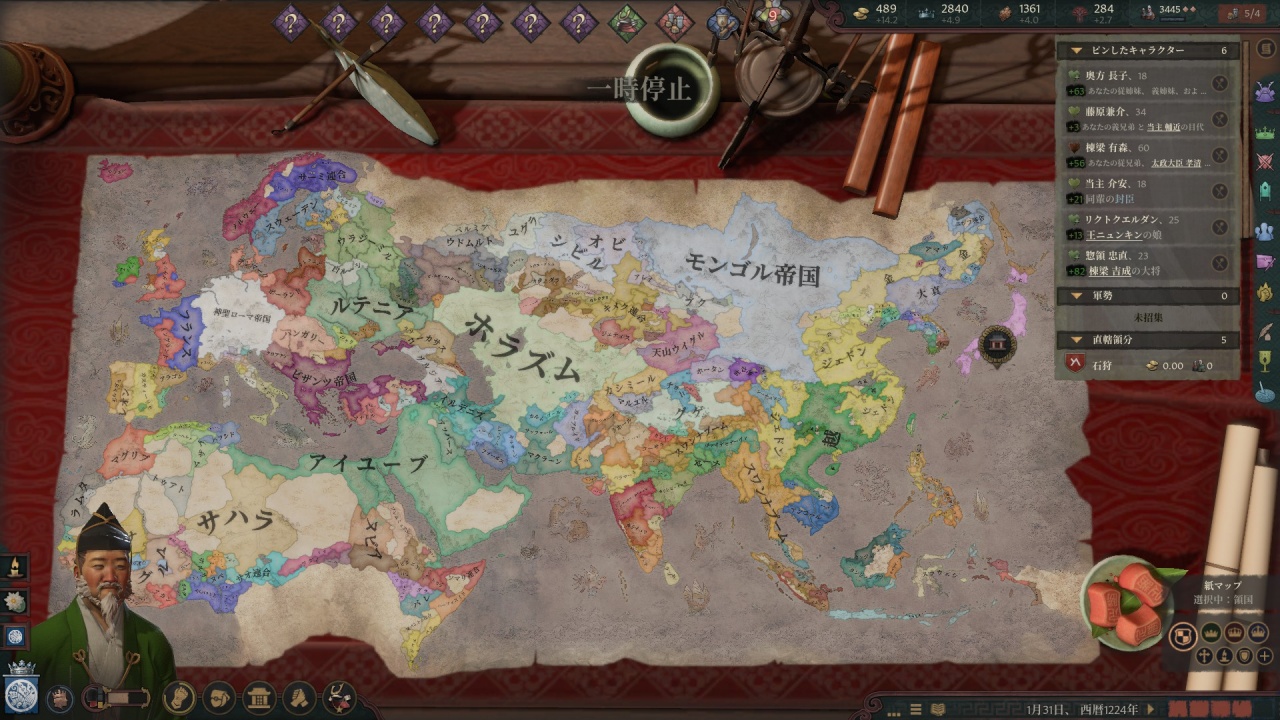Collapse the ピンしたキャラクター pinned characters section
This screenshot has width=1280, height=720.
click(x=1076, y=50)
